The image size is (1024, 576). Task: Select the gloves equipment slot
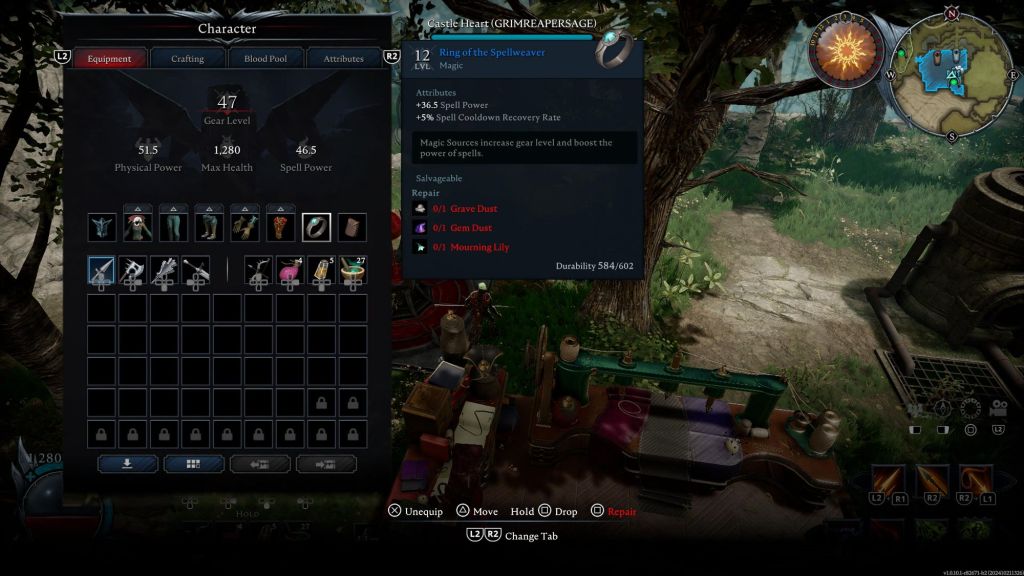pos(245,227)
